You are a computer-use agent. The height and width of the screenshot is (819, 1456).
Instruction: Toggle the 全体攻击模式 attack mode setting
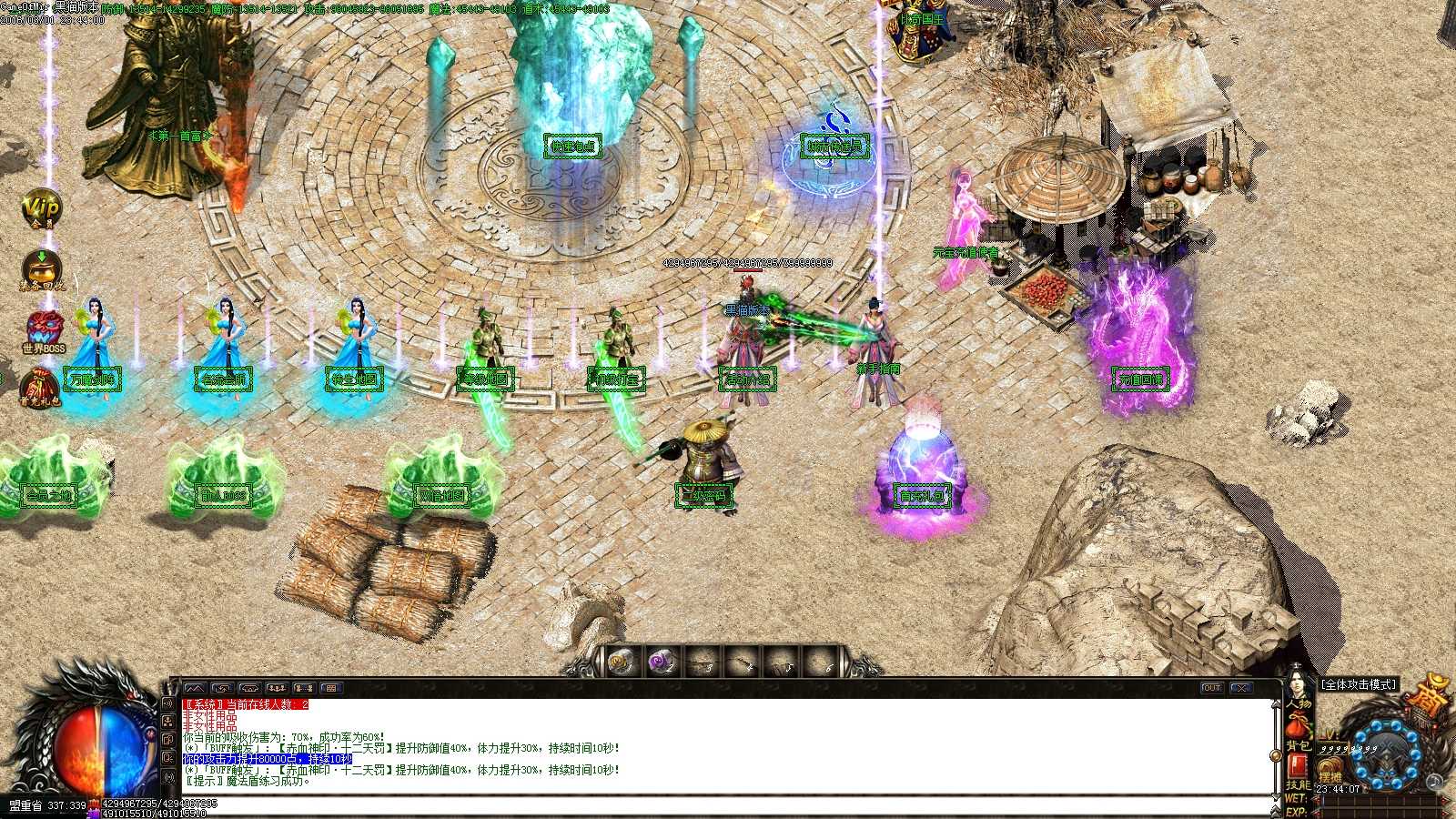click(1360, 684)
